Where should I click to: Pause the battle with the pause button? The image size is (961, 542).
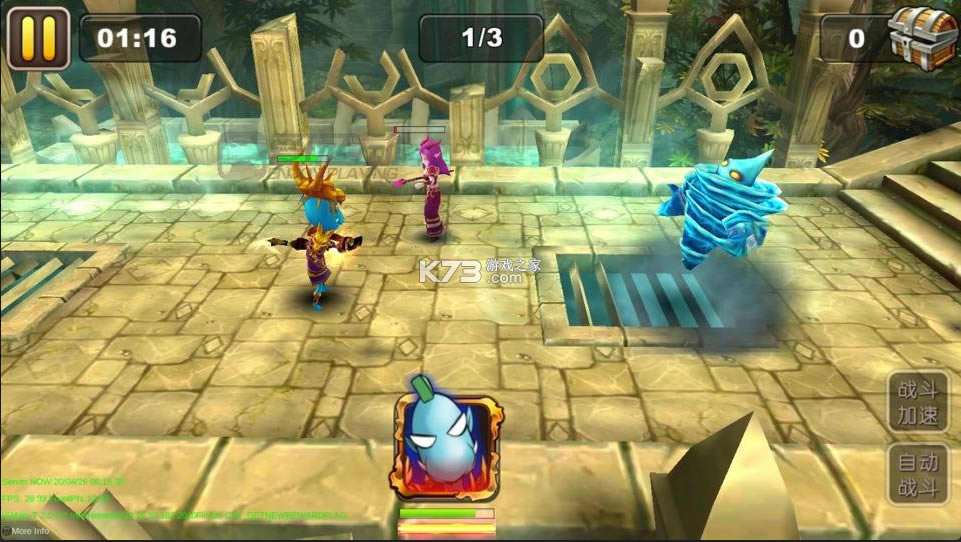tap(38, 38)
